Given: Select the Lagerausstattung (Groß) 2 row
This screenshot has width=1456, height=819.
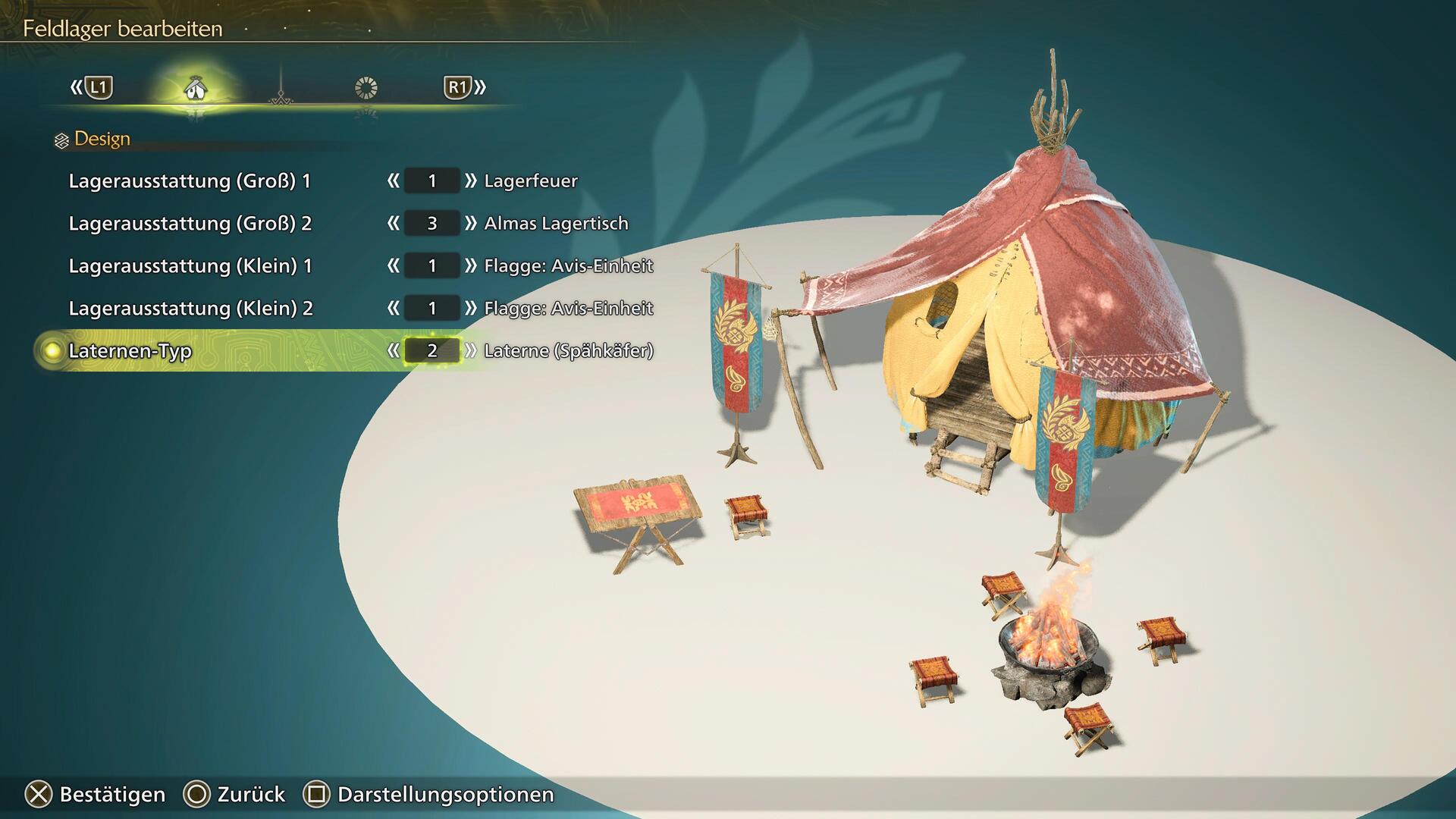Looking at the screenshot, I should [x=190, y=224].
